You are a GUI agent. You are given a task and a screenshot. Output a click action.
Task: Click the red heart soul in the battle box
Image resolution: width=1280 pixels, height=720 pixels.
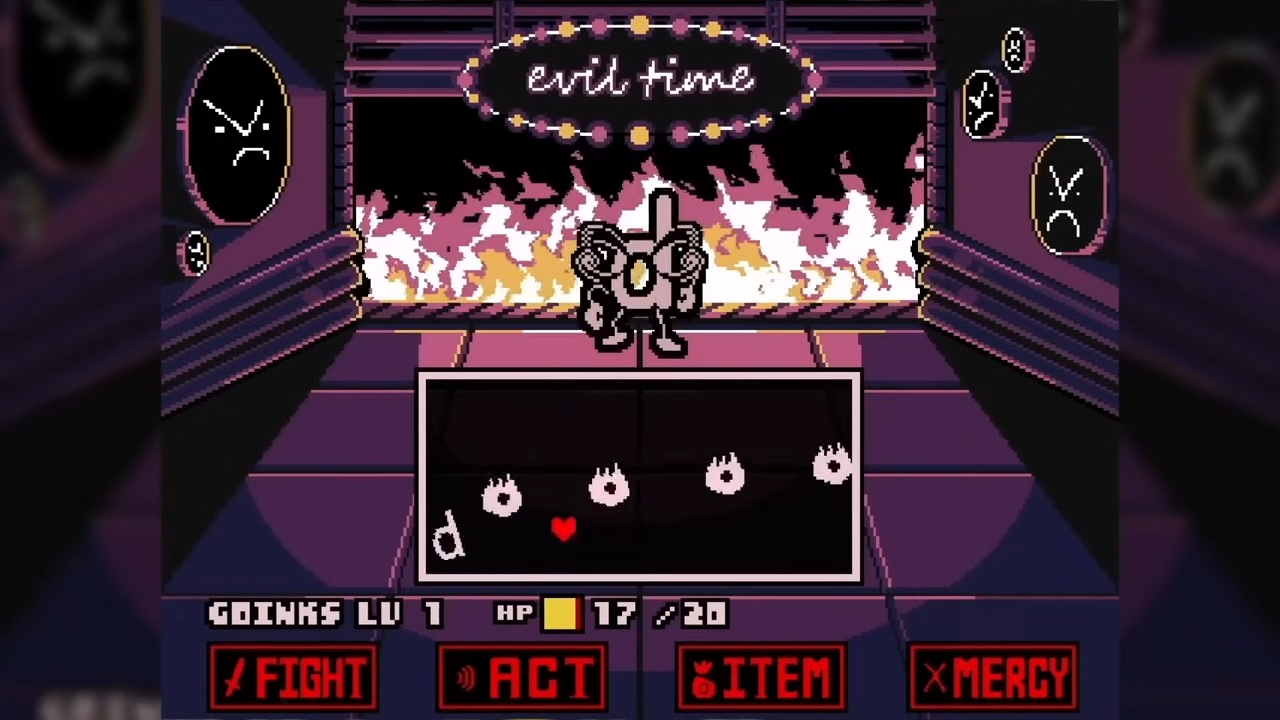(563, 530)
